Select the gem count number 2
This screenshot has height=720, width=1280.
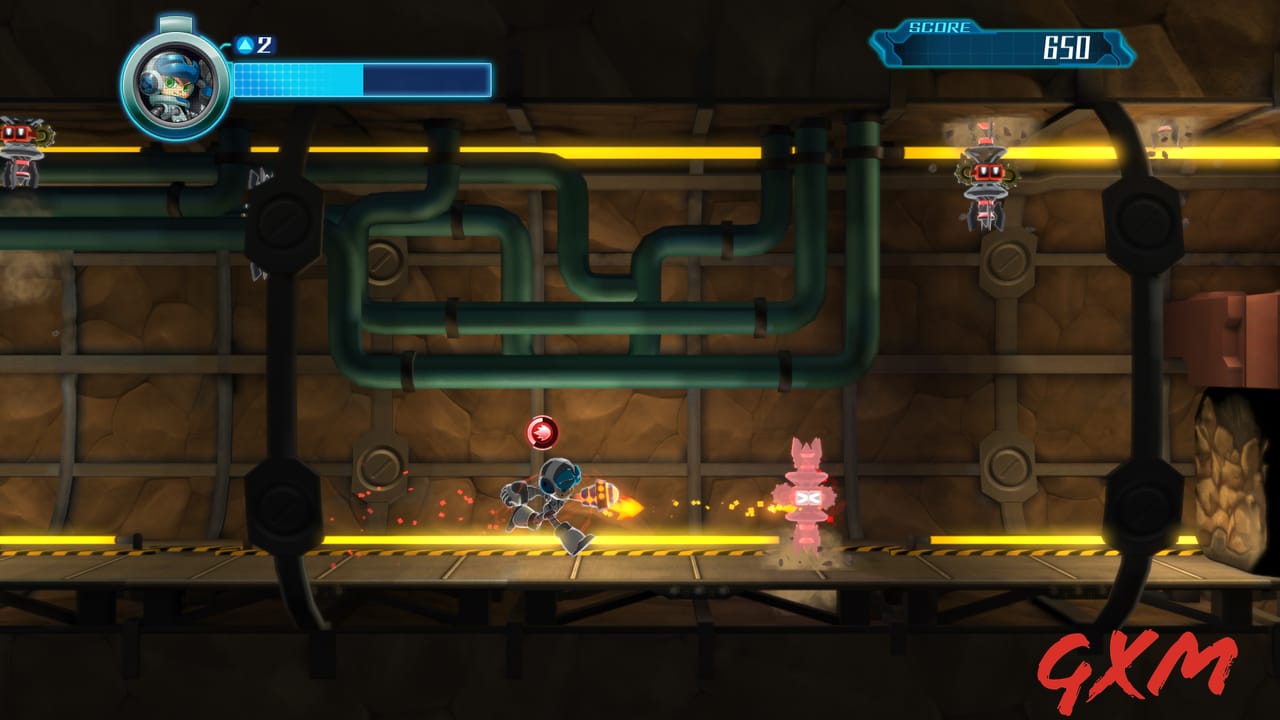coord(262,44)
